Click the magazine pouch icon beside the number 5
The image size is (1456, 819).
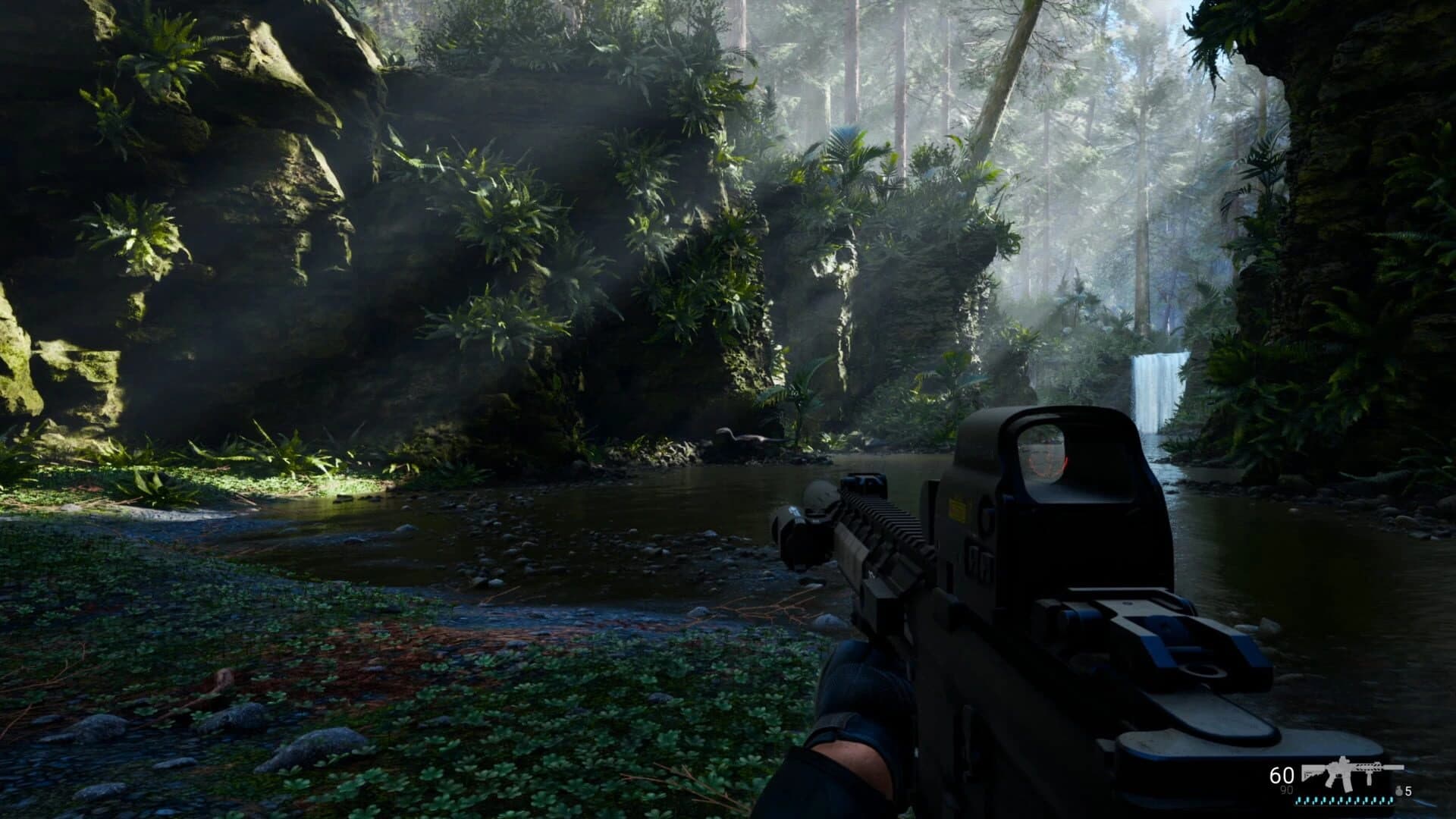pyautogui.click(x=1399, y=792)
